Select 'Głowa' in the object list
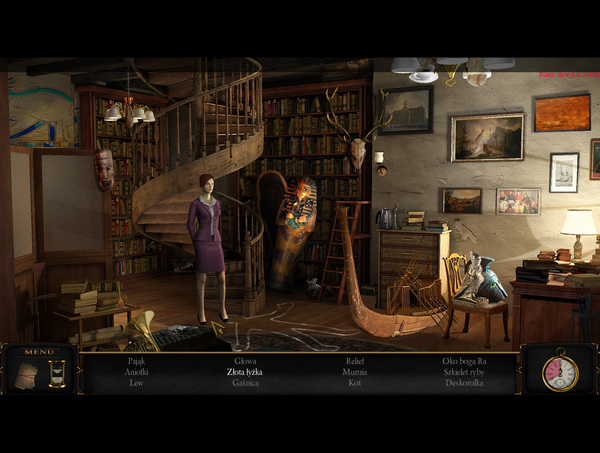The height and width of the screenshot is (453, 600). (245, 361)
